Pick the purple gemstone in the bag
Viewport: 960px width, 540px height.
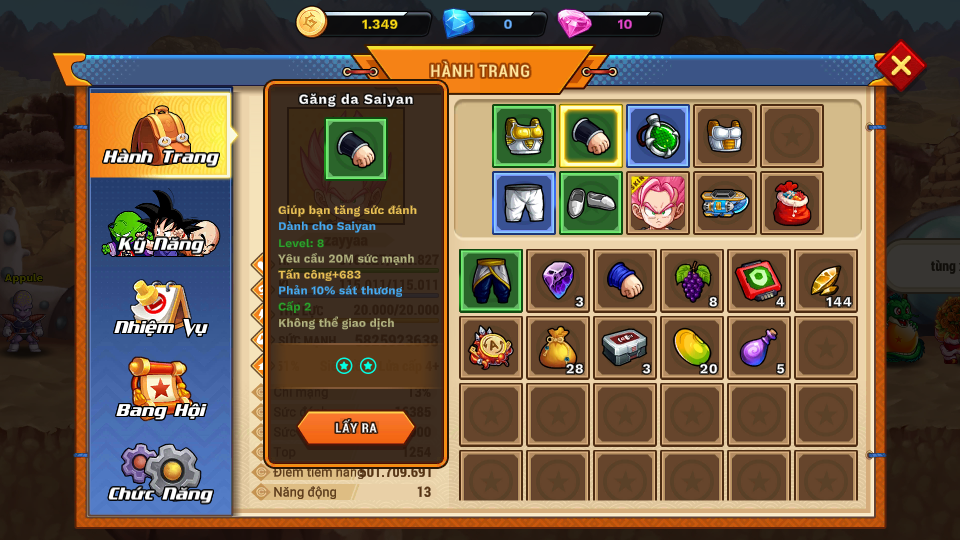point(558,281)
